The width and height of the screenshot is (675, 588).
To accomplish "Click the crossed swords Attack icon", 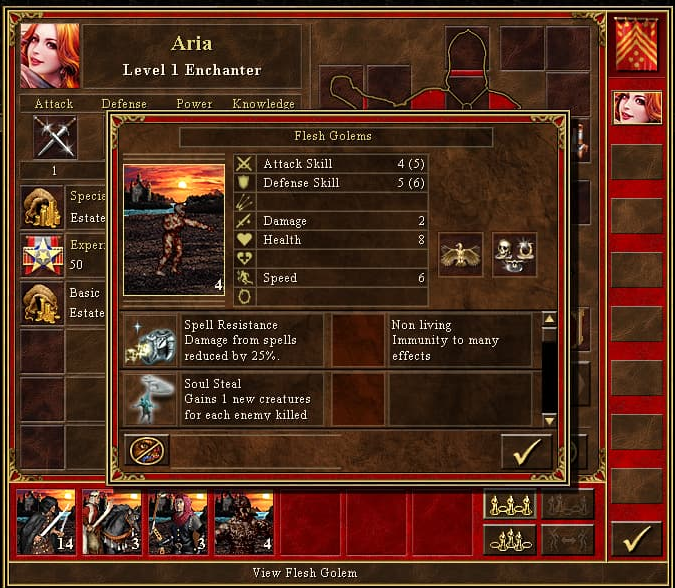I will click(54, 137).
